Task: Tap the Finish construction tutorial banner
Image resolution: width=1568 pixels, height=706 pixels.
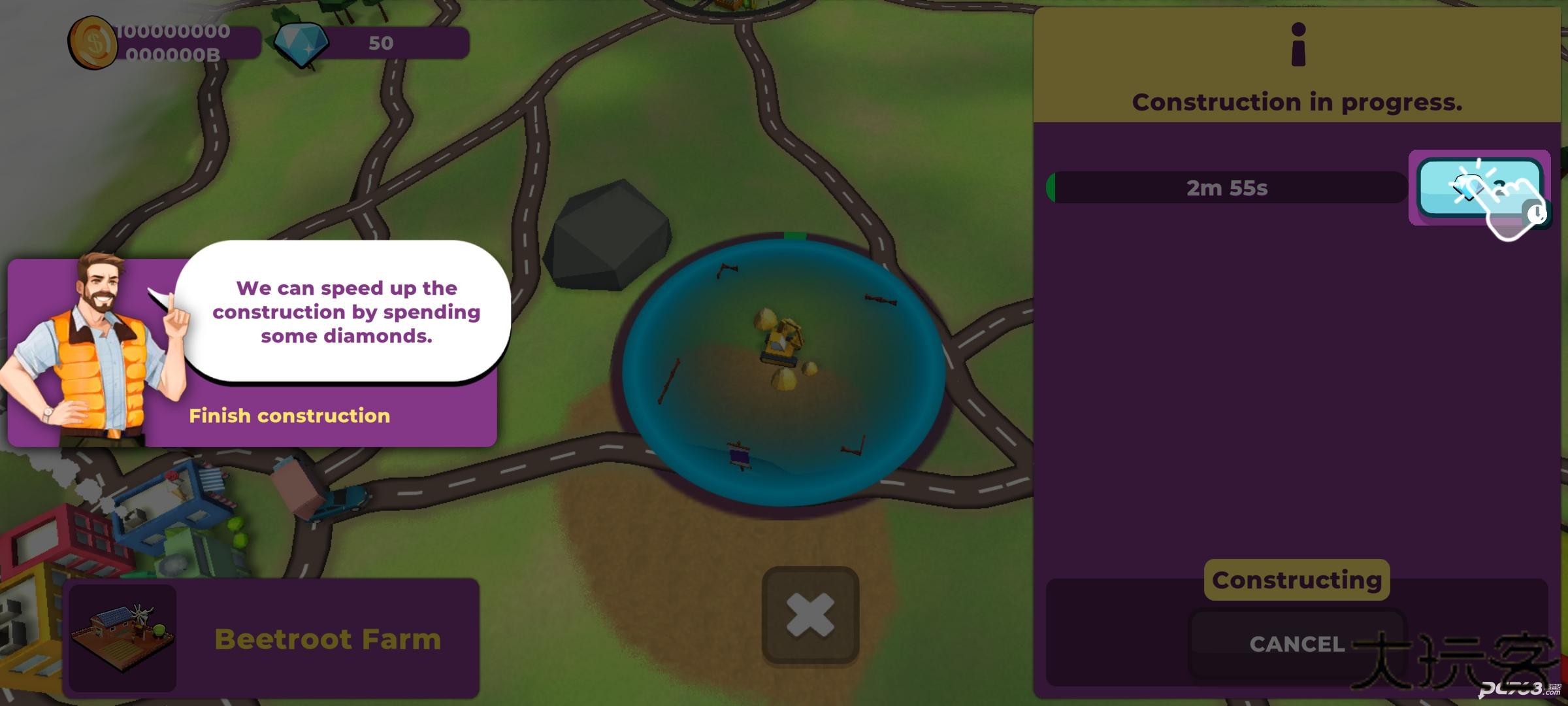Action: coord(289,416)
